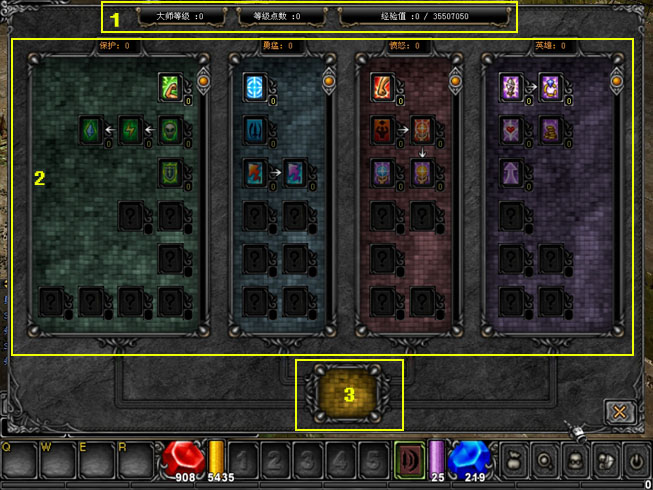
Task: Choose the dark blue trident skill
Action: tap(255, 130)
